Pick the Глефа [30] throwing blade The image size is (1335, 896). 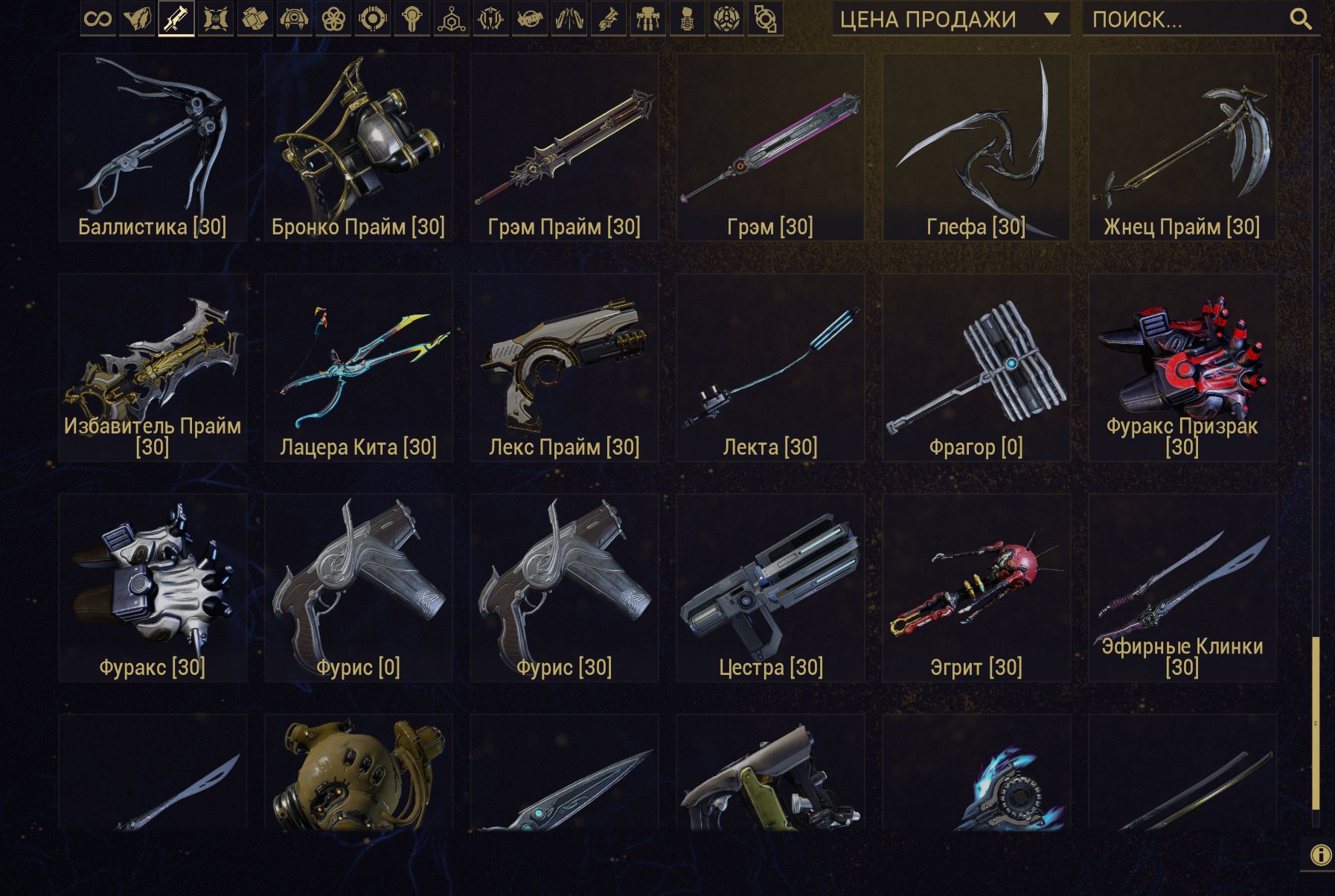pos(976,147)
